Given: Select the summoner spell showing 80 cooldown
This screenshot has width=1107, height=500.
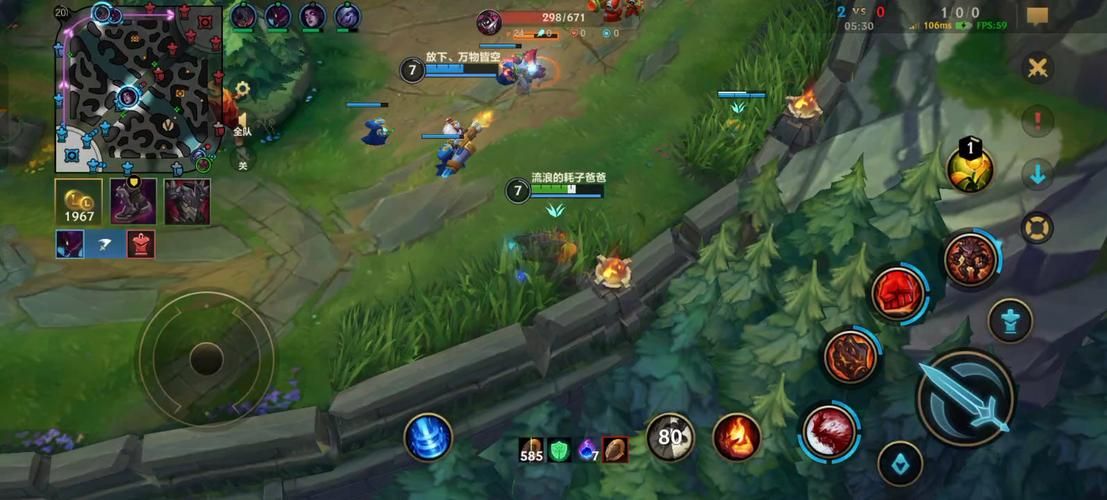Looking at the screenshot, I should click(x=670, y=437).
